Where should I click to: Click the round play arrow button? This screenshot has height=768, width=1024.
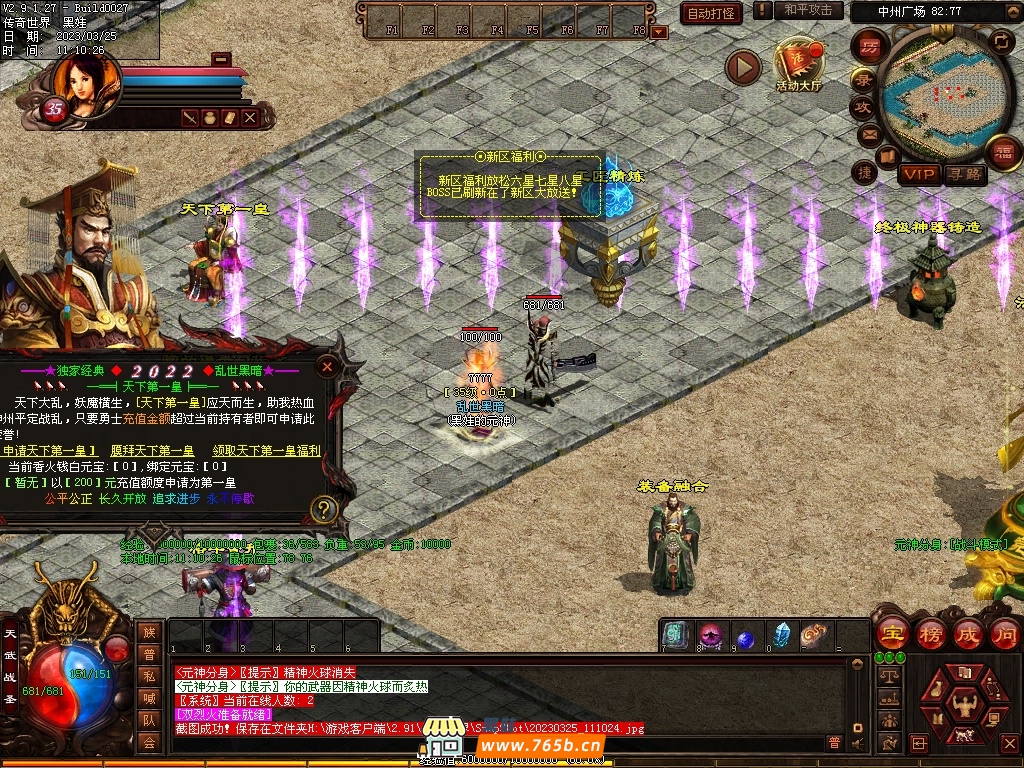(x=743, y=67)
